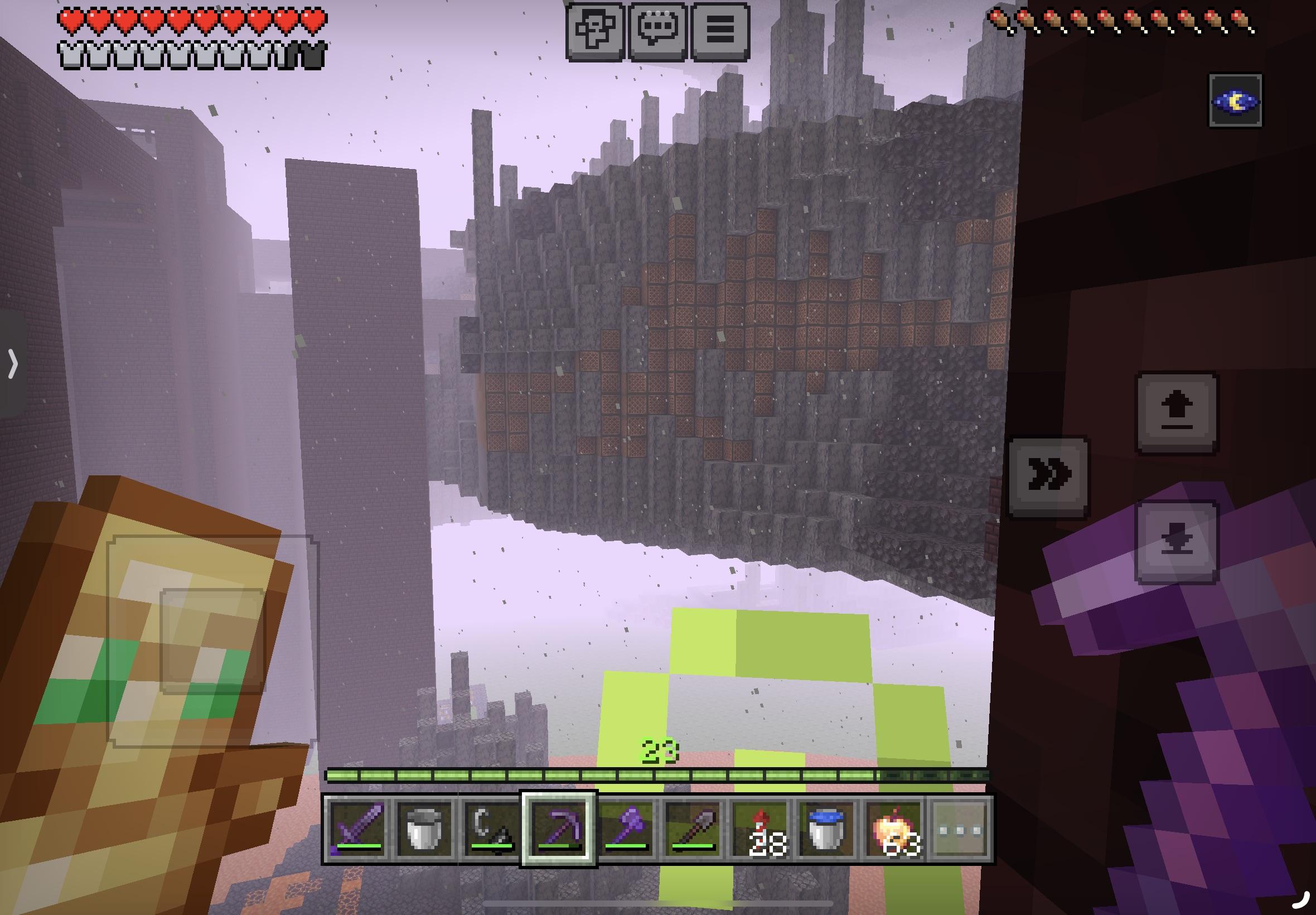Choose the firework rockets stack of 28

pyautogui.click(x=760, y=829)
